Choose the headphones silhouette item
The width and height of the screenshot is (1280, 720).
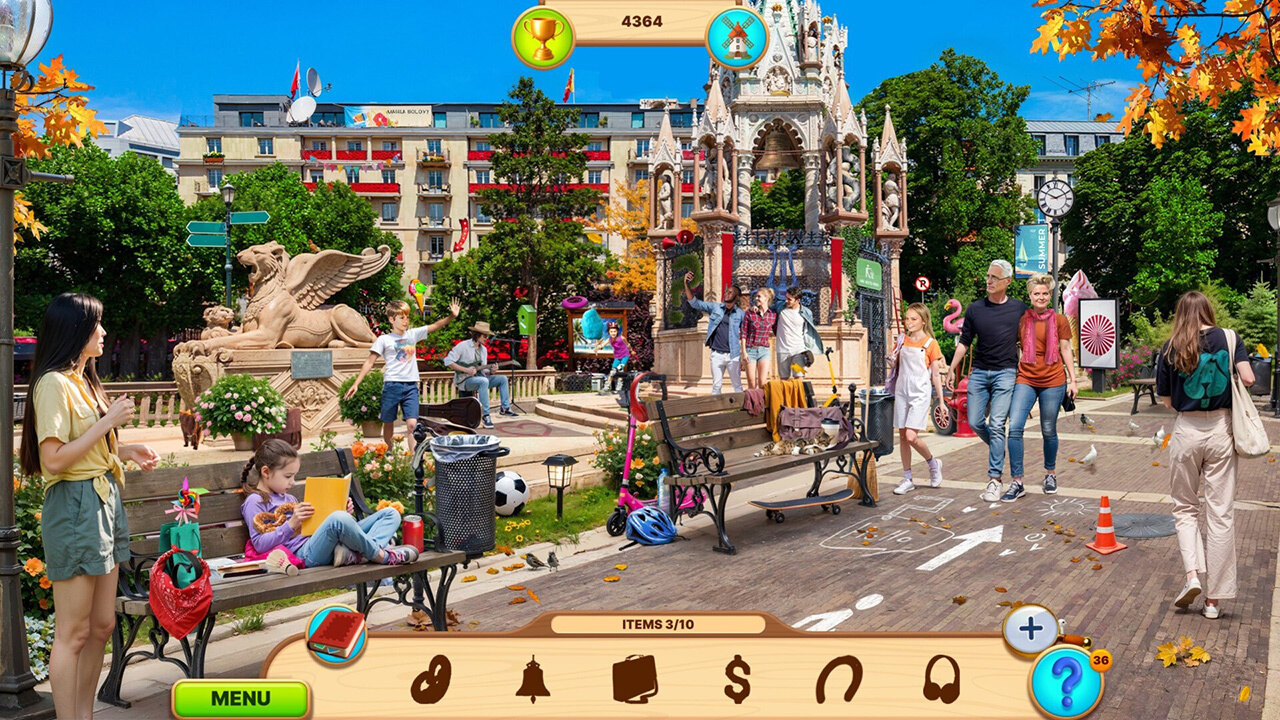pyautogui.click(x=941, y=680)
